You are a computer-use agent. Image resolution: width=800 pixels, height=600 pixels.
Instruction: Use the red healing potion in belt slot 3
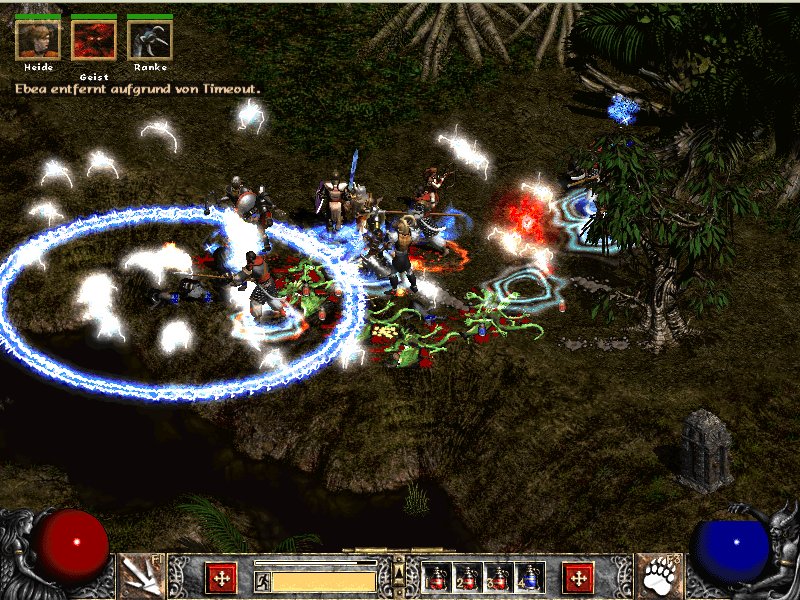pos(499,577)
